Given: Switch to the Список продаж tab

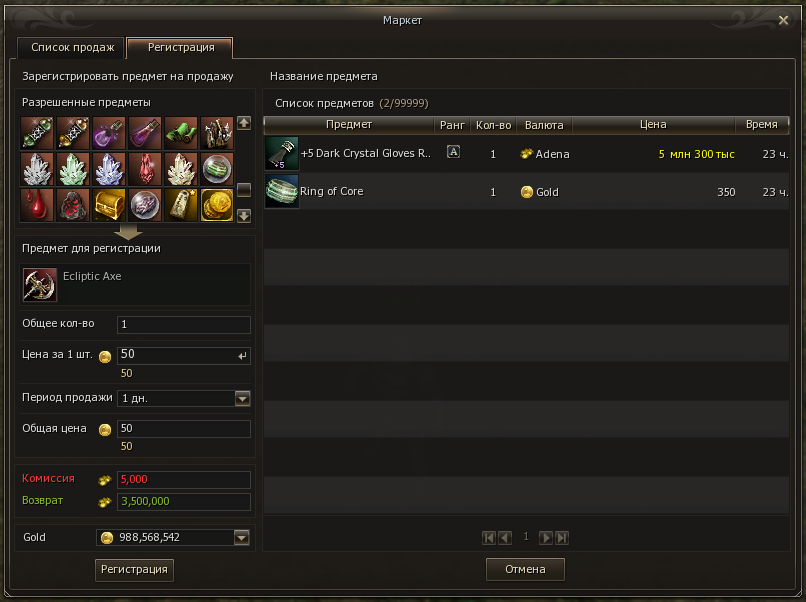Looking at the screenshot, I should click(x=71, y=48).
